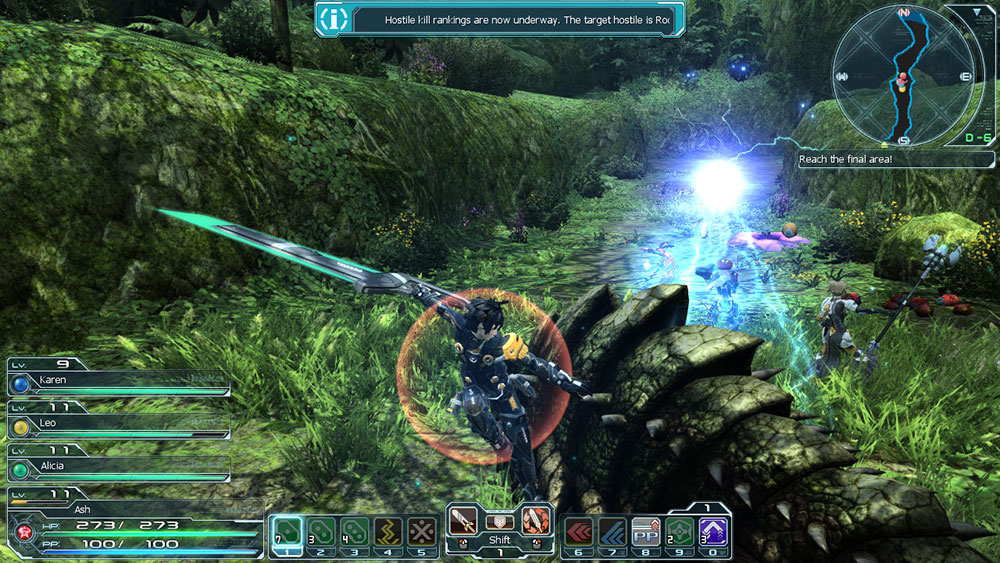The height and width of the screenshot is (563, 1000).
Task: Select party member Leo
Action: 118,425
